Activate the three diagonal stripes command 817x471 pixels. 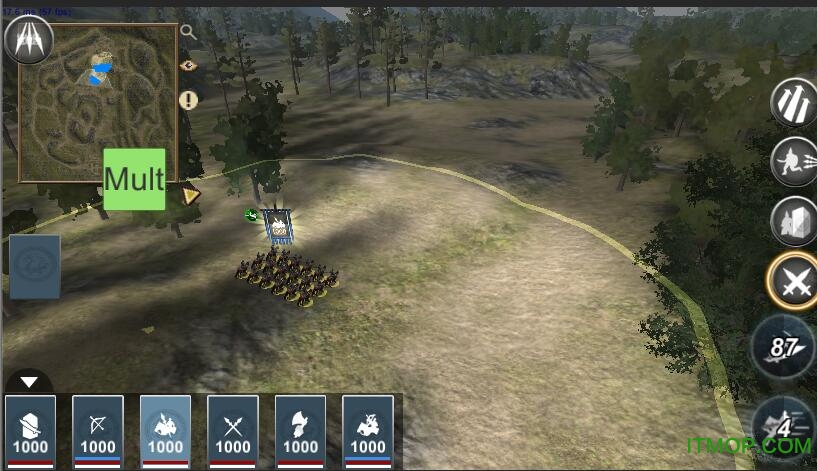[x=794, y=102]
